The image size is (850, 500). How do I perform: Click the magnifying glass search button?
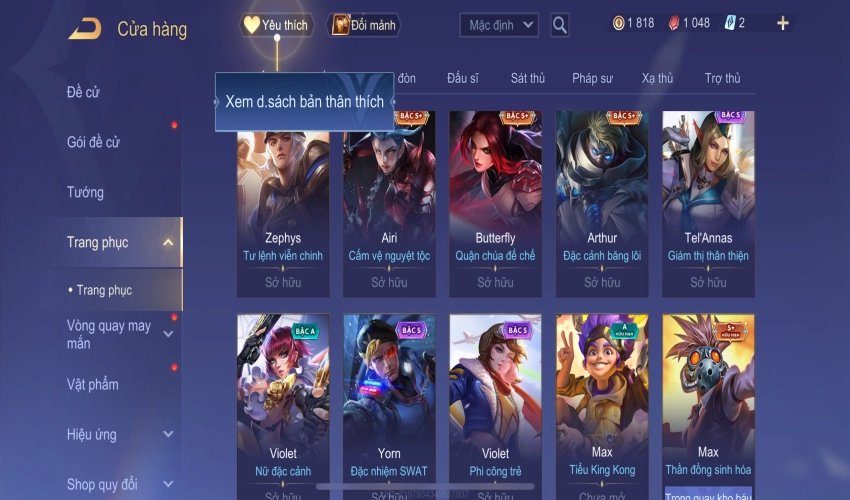560,25
